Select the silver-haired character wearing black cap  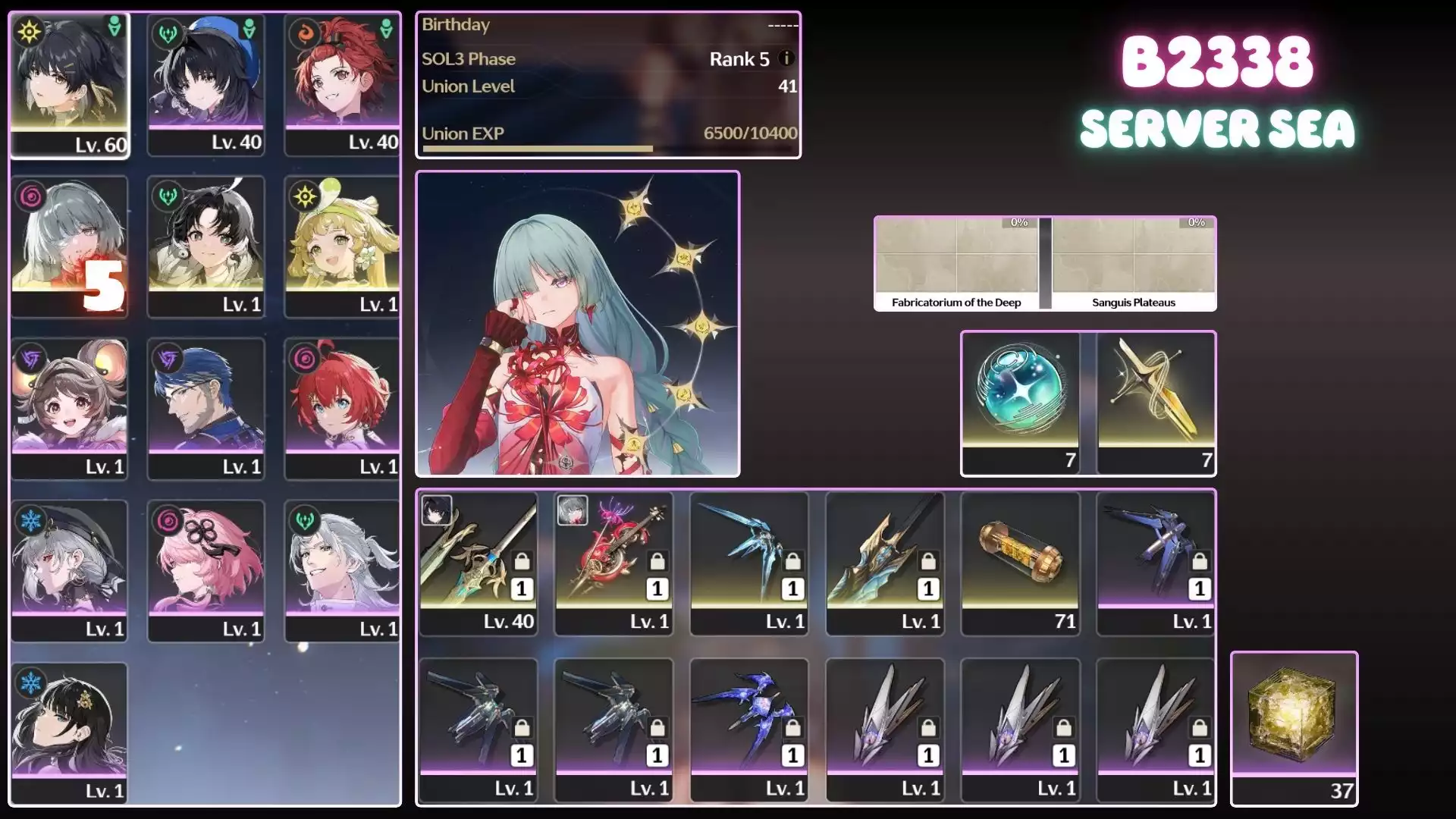69,570
